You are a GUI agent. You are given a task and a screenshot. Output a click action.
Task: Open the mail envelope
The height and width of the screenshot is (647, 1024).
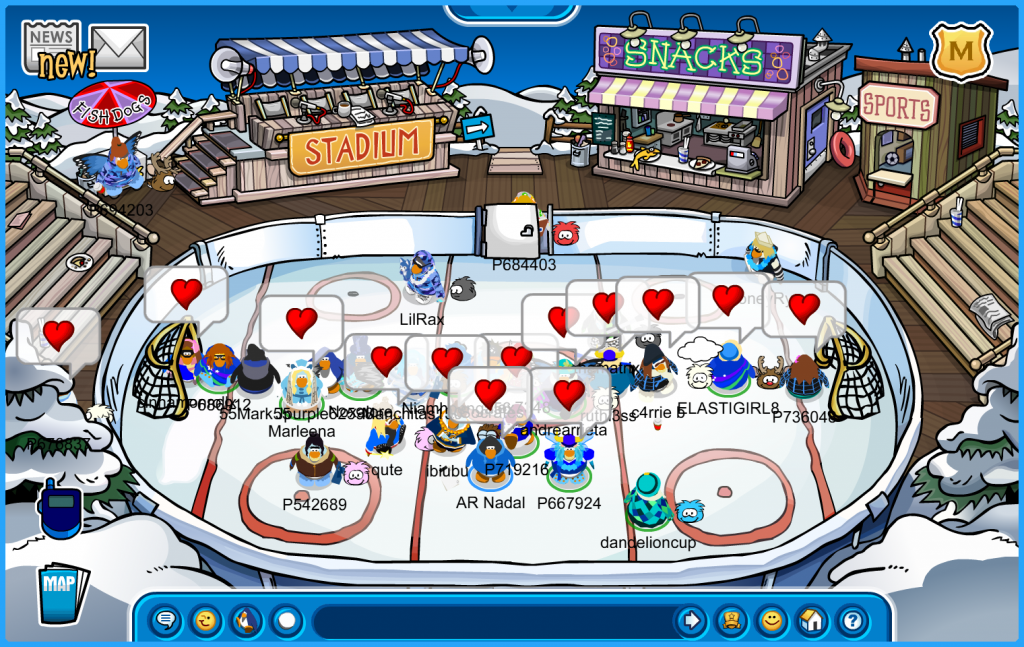click(119, 47)
